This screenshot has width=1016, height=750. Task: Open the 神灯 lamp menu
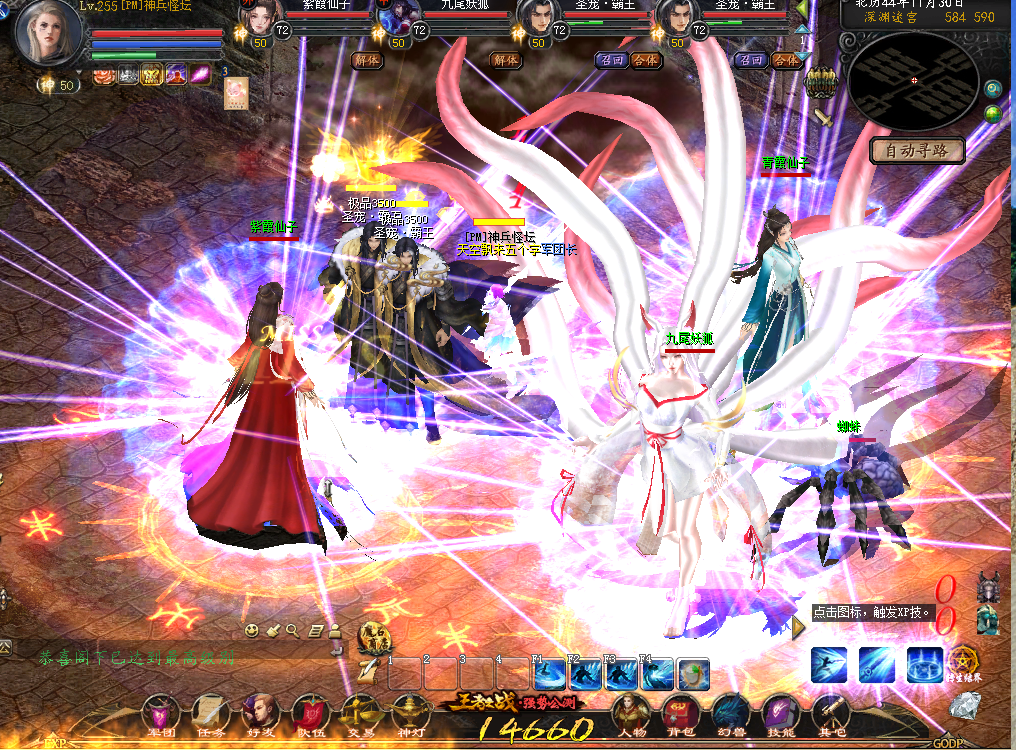pyautogui.click(x=410, y=714)
